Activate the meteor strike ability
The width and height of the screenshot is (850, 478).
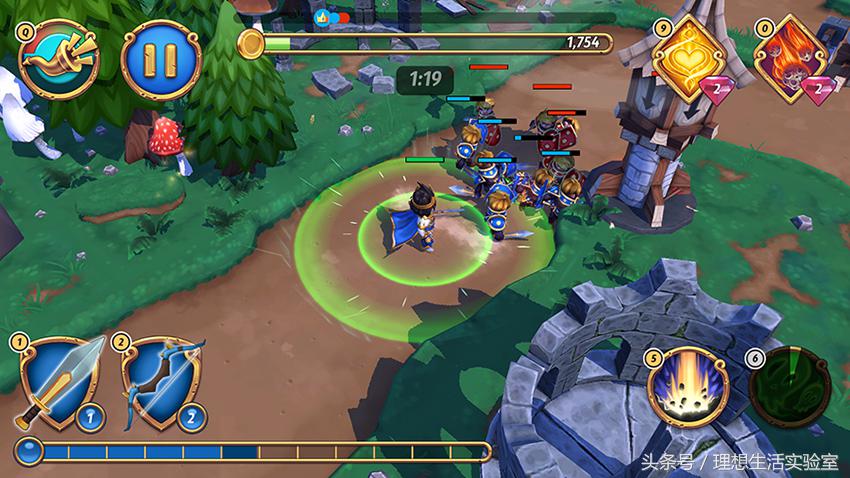click(x=687, y=386)
